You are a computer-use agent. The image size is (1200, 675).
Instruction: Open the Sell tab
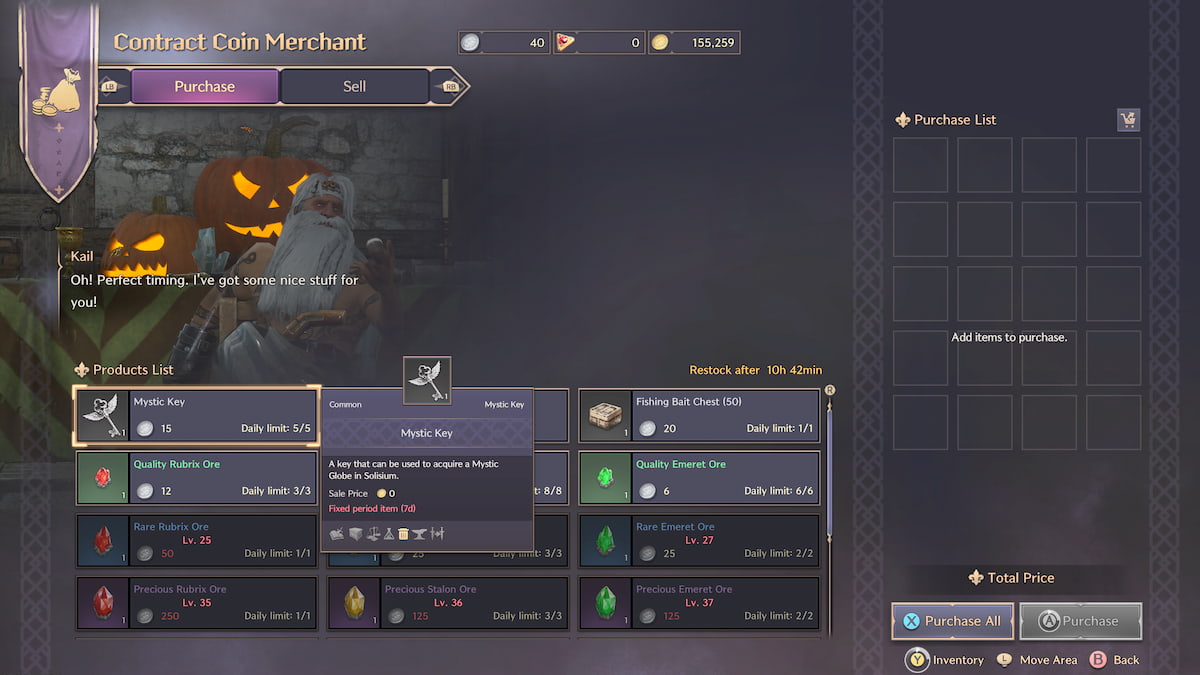(x=354, y=86)
